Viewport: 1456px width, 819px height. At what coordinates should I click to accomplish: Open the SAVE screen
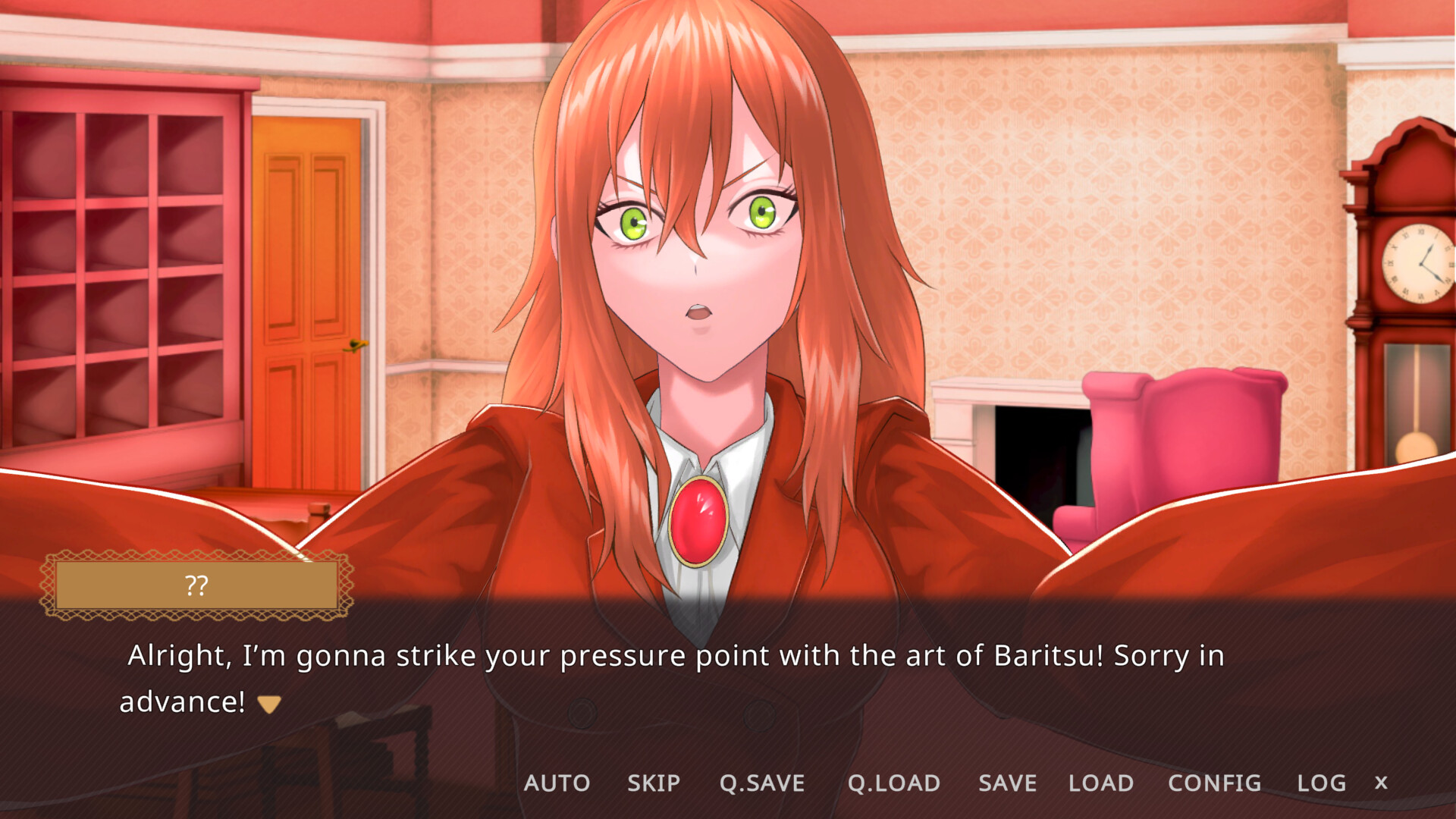coord(1007,783)
